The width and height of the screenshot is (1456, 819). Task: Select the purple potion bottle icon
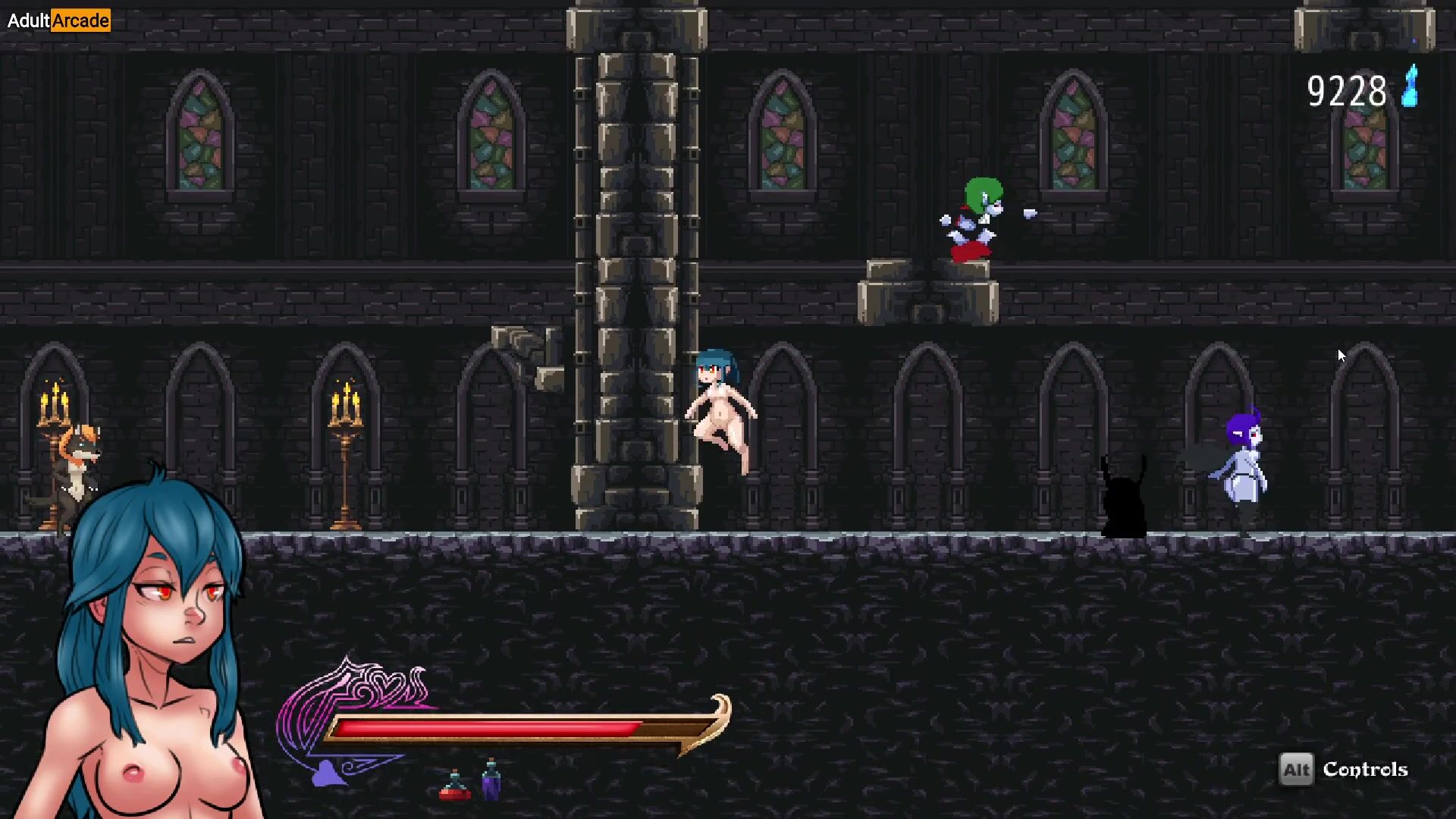pyautogui.click(x=491, y=780)
